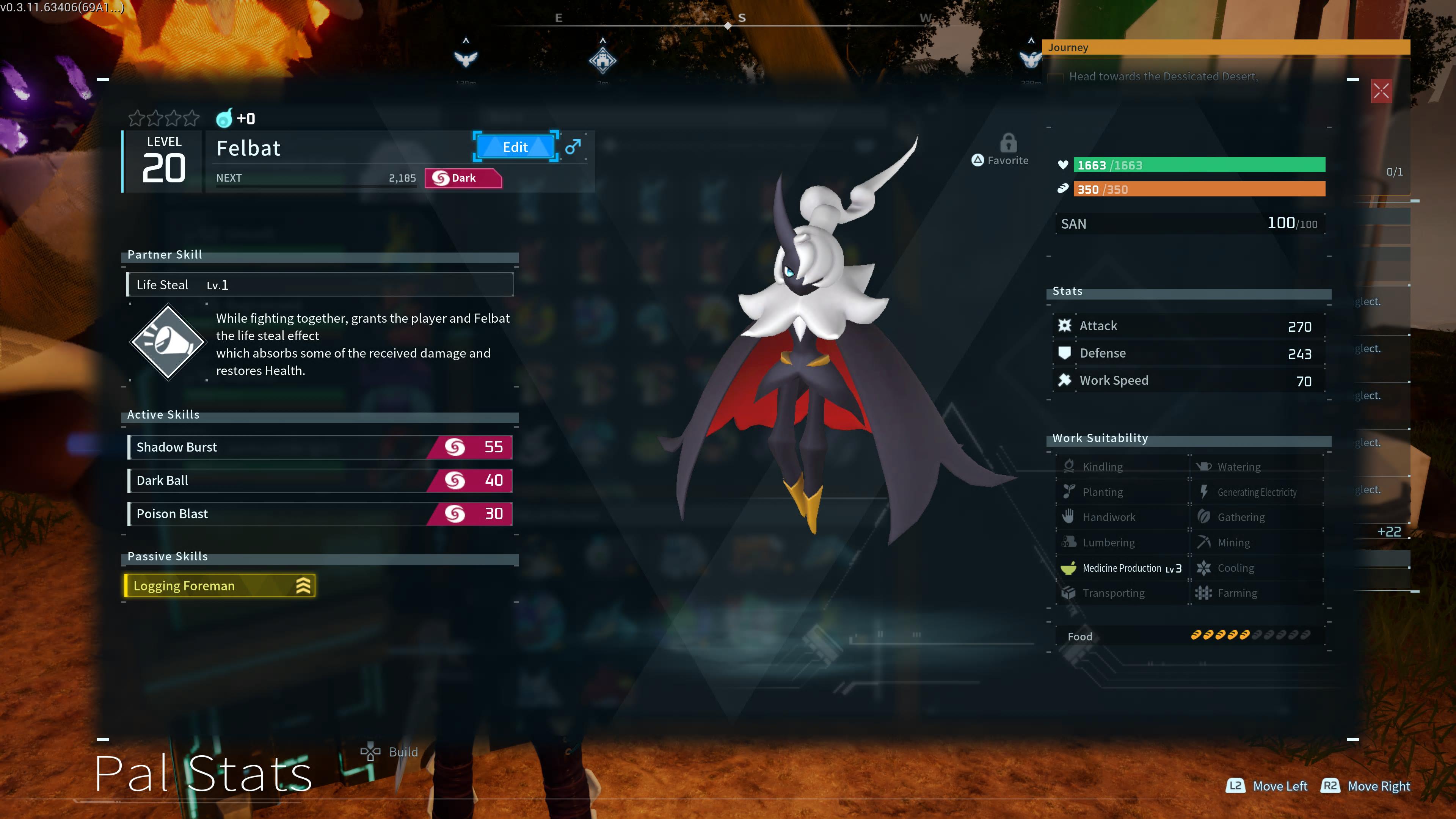Click the Dark element type badge
The width and height of the screenshot is (1456, 819).
(462, 178)
